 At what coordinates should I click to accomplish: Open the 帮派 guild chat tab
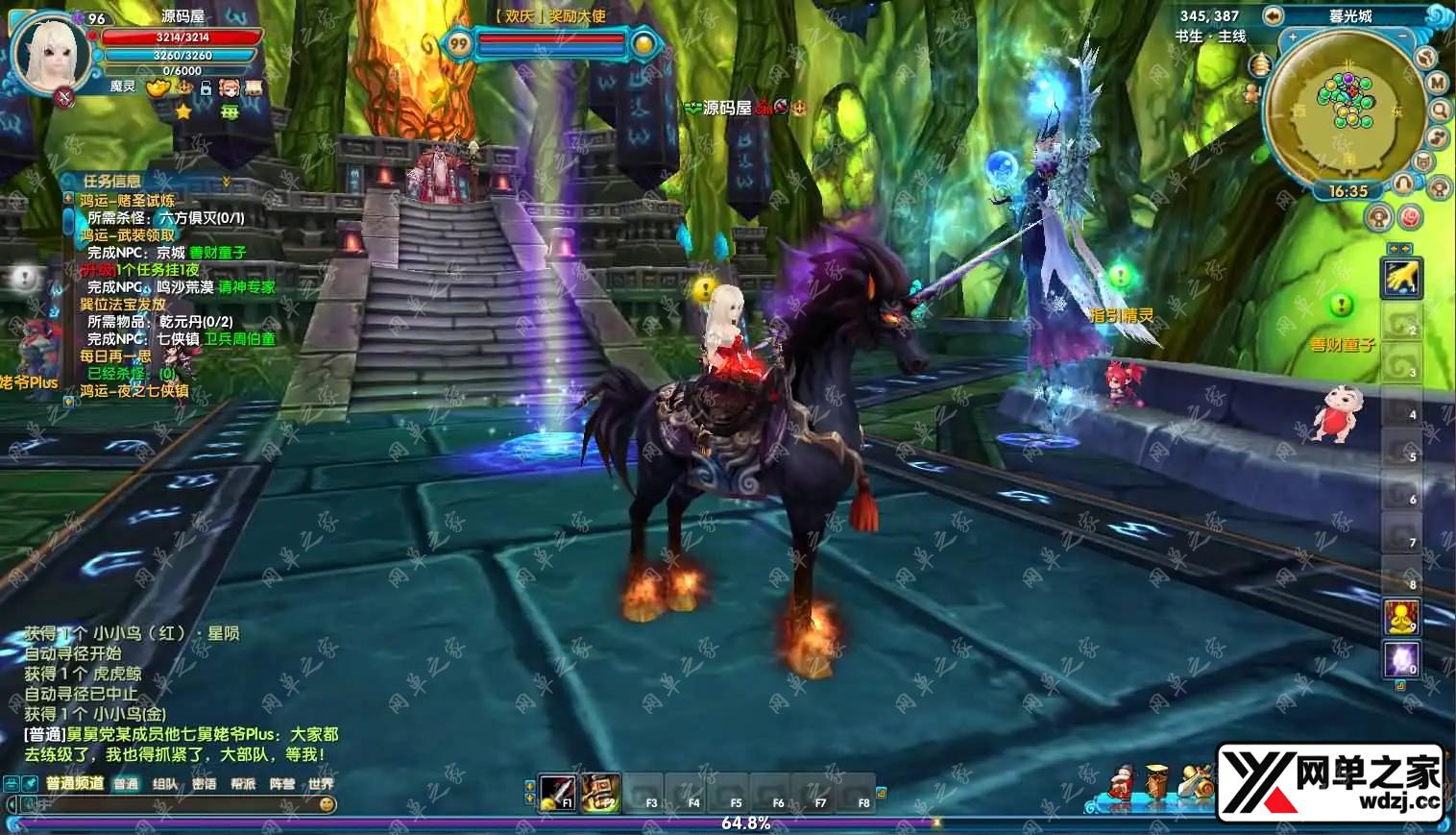[243, 784]
